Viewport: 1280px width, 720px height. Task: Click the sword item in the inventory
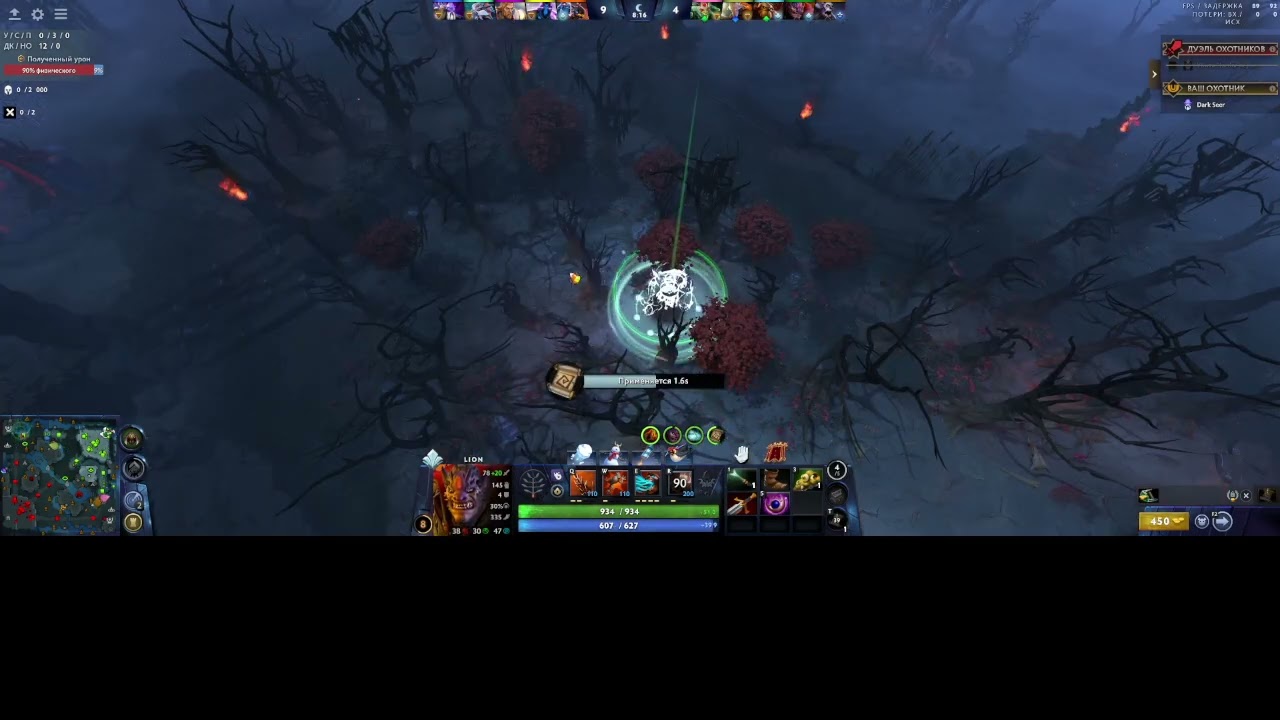point(742,505)
